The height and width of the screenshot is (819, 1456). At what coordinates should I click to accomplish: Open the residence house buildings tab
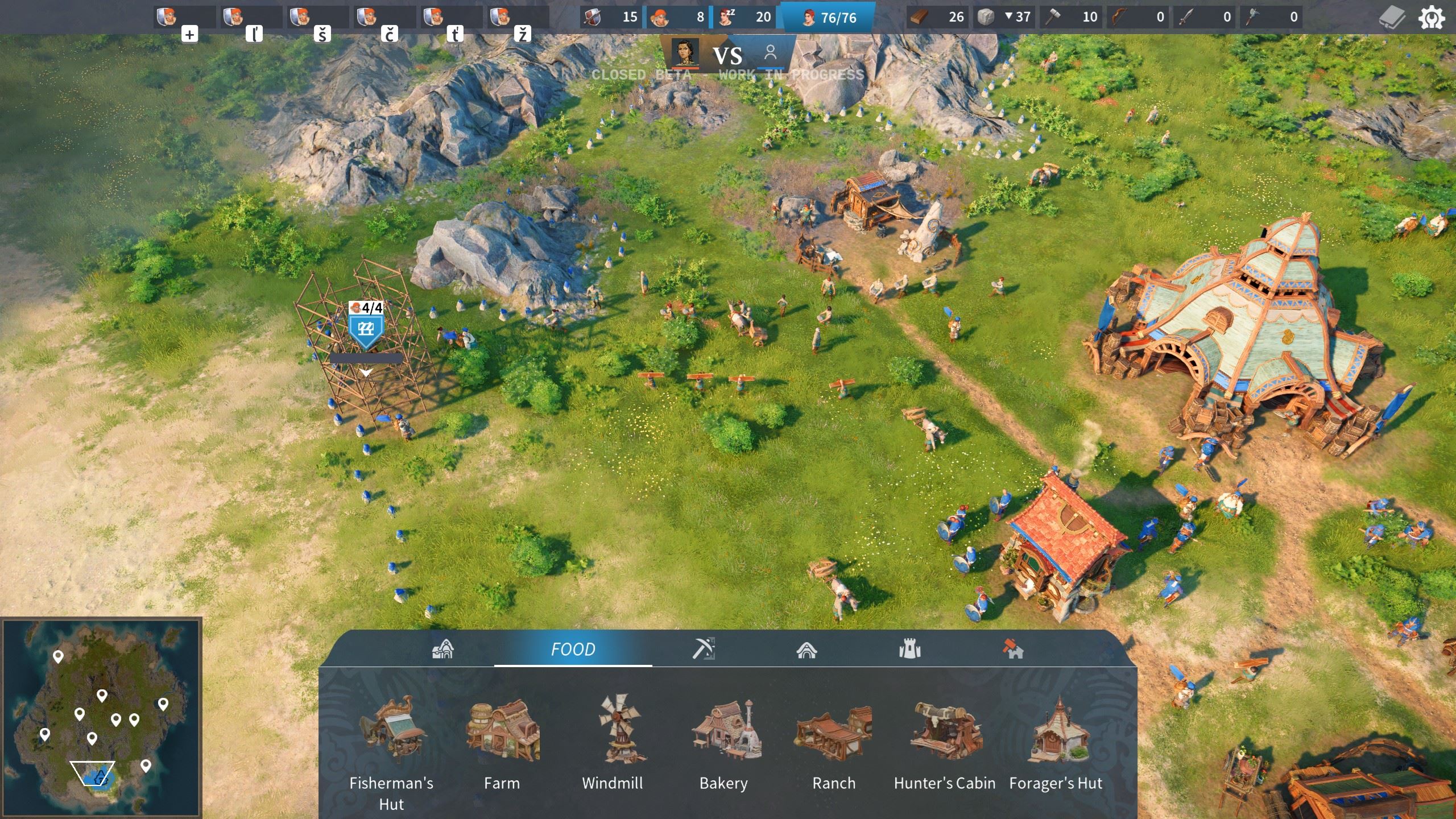[806, 649]
